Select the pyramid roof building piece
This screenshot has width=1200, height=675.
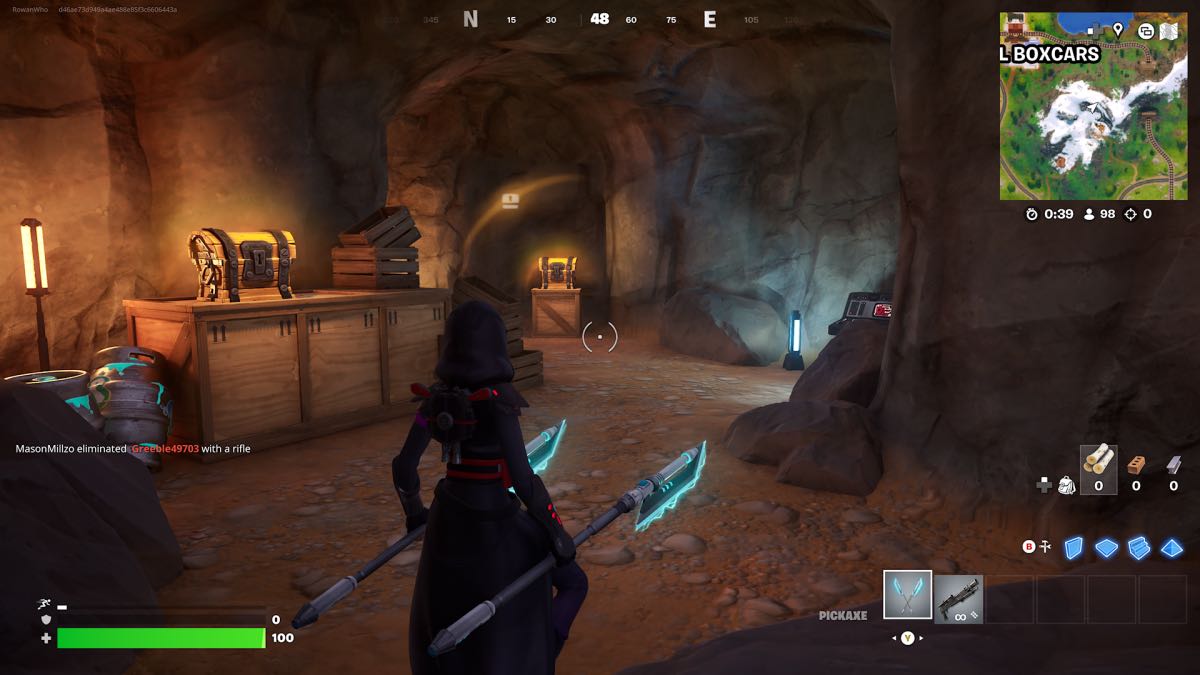tap(1172, 548)
